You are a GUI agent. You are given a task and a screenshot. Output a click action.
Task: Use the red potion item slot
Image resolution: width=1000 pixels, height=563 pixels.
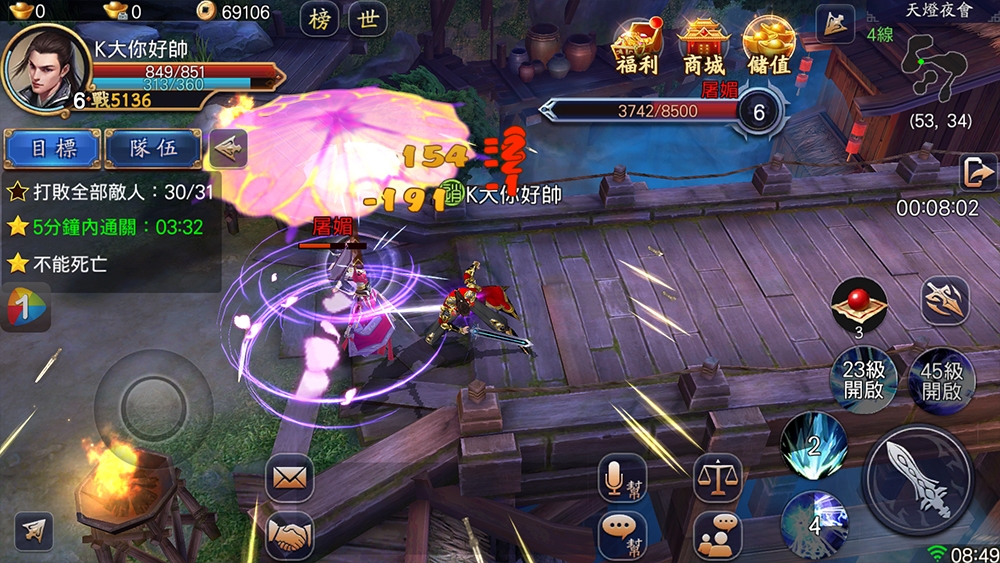[x=859, y=304]
